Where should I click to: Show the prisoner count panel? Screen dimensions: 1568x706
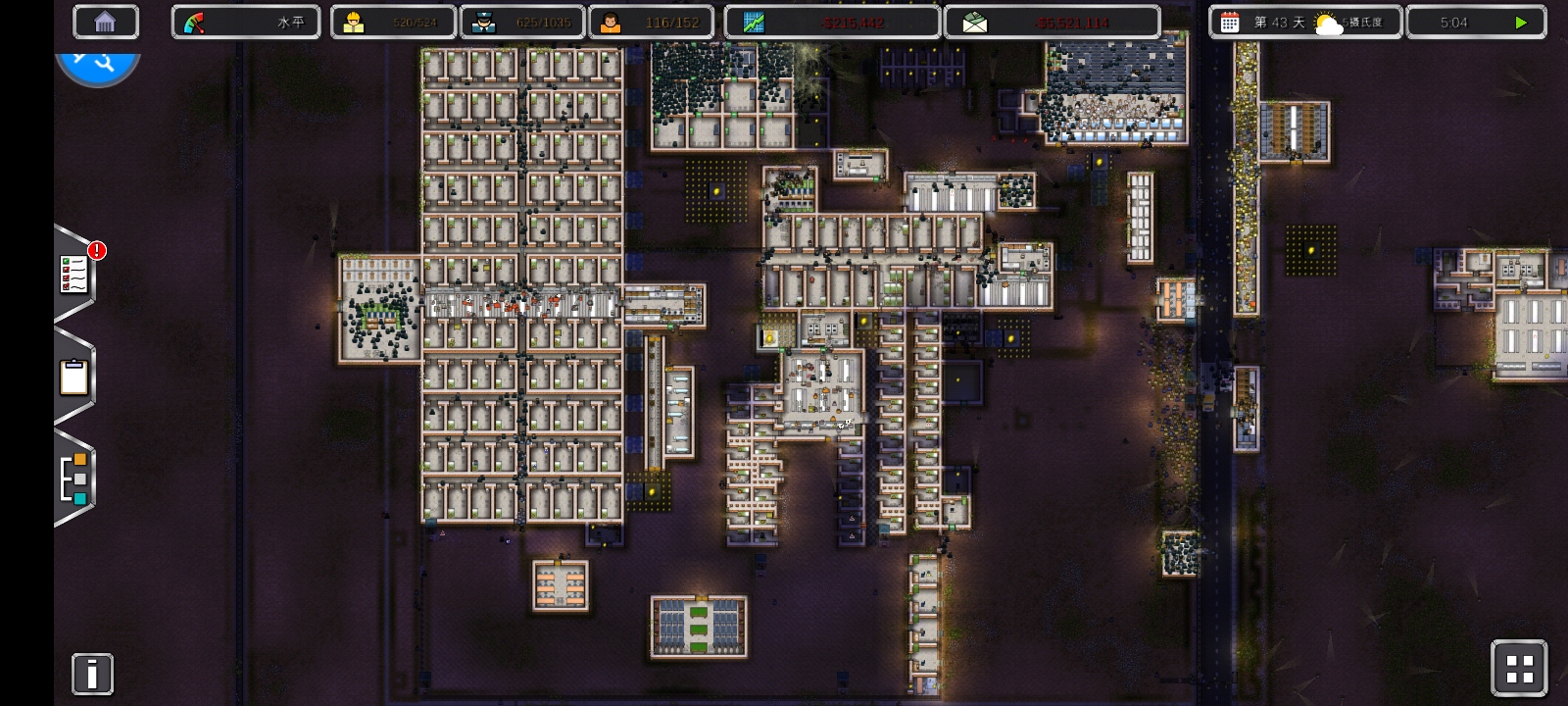point(393,22)
